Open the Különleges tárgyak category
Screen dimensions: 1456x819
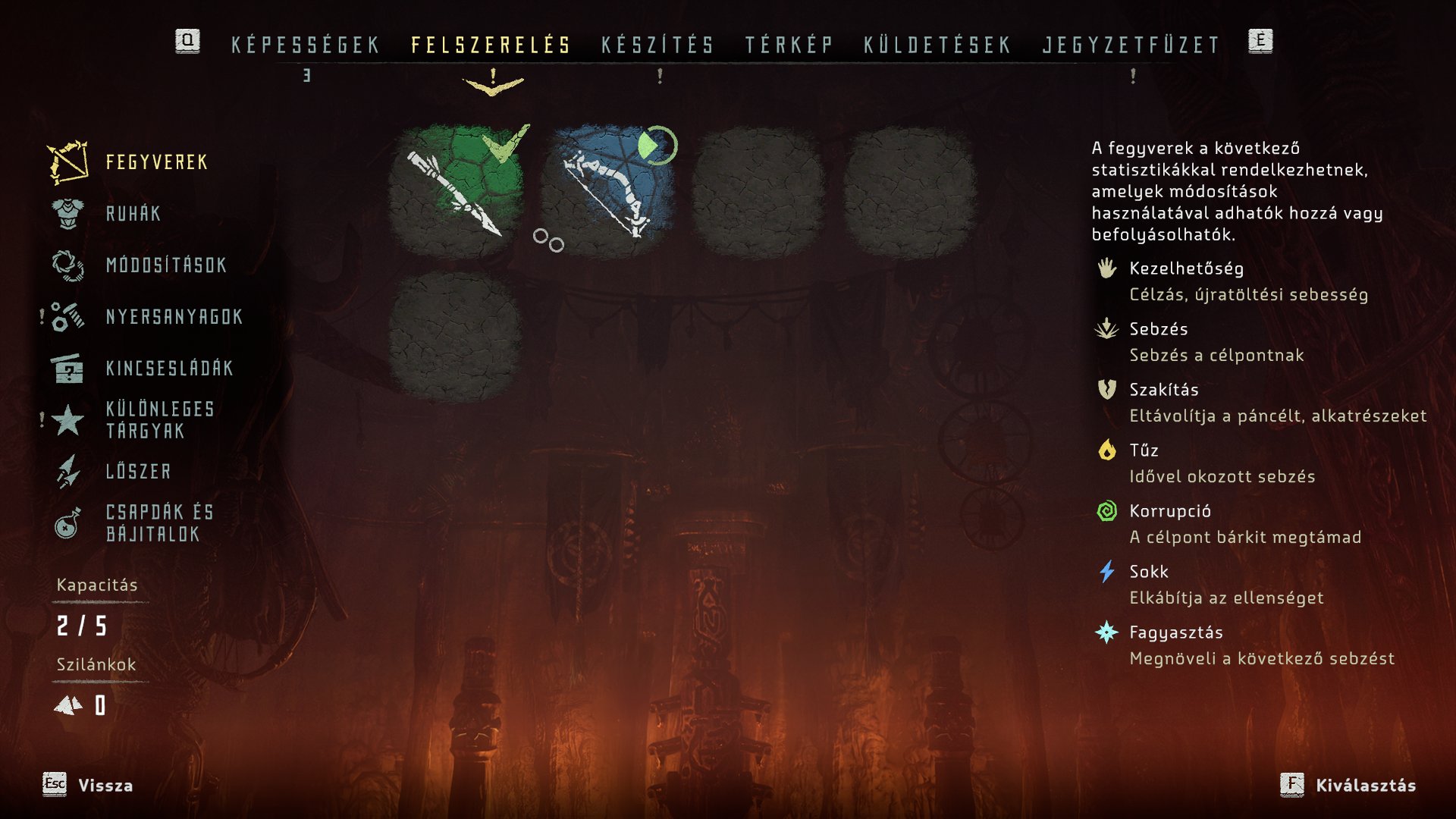pyautogui.click(x=160, y=420)
